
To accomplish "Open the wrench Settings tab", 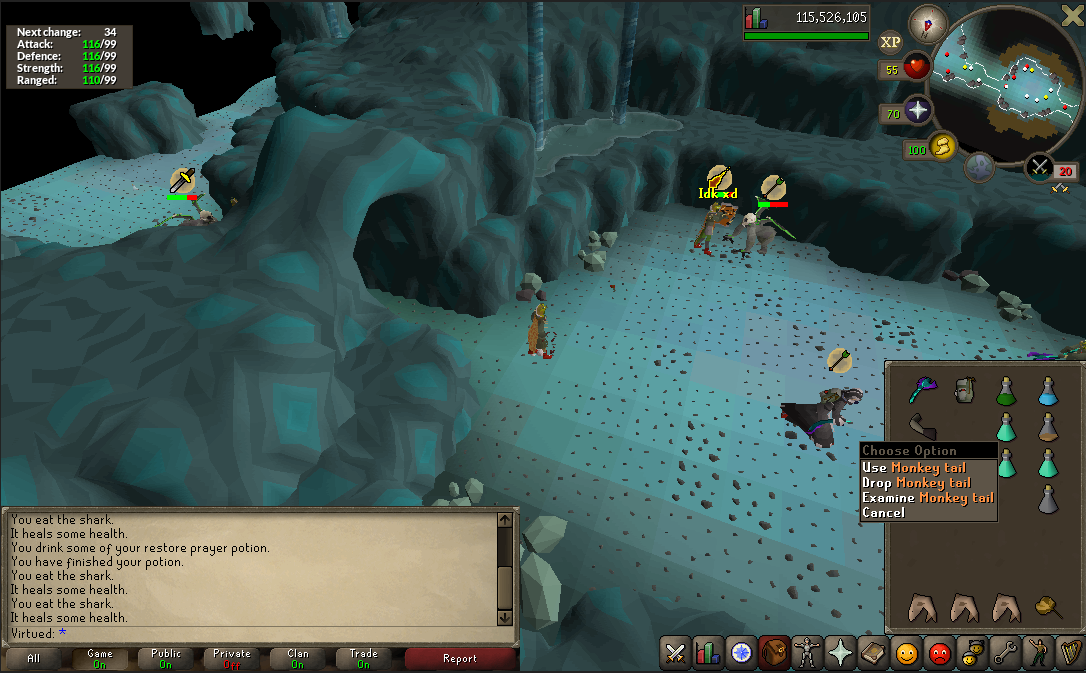I will [x=1005, y=653].
